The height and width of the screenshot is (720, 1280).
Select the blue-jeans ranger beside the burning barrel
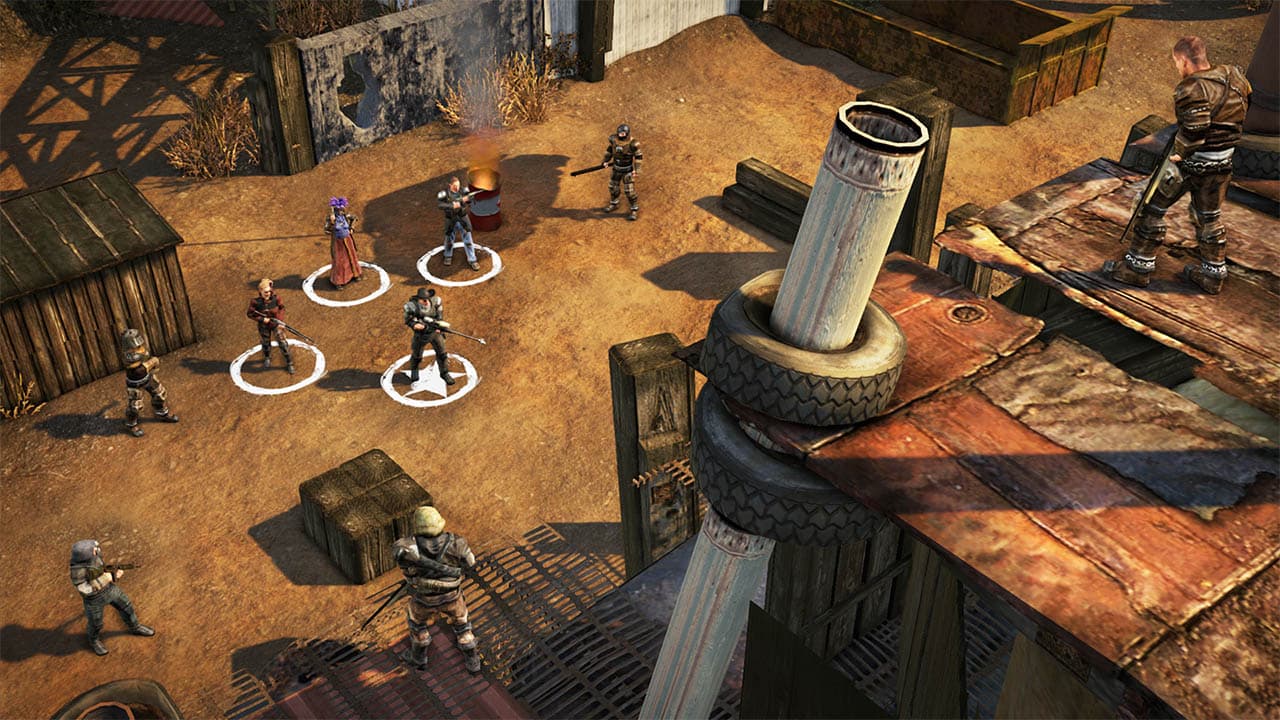point(457,222)
